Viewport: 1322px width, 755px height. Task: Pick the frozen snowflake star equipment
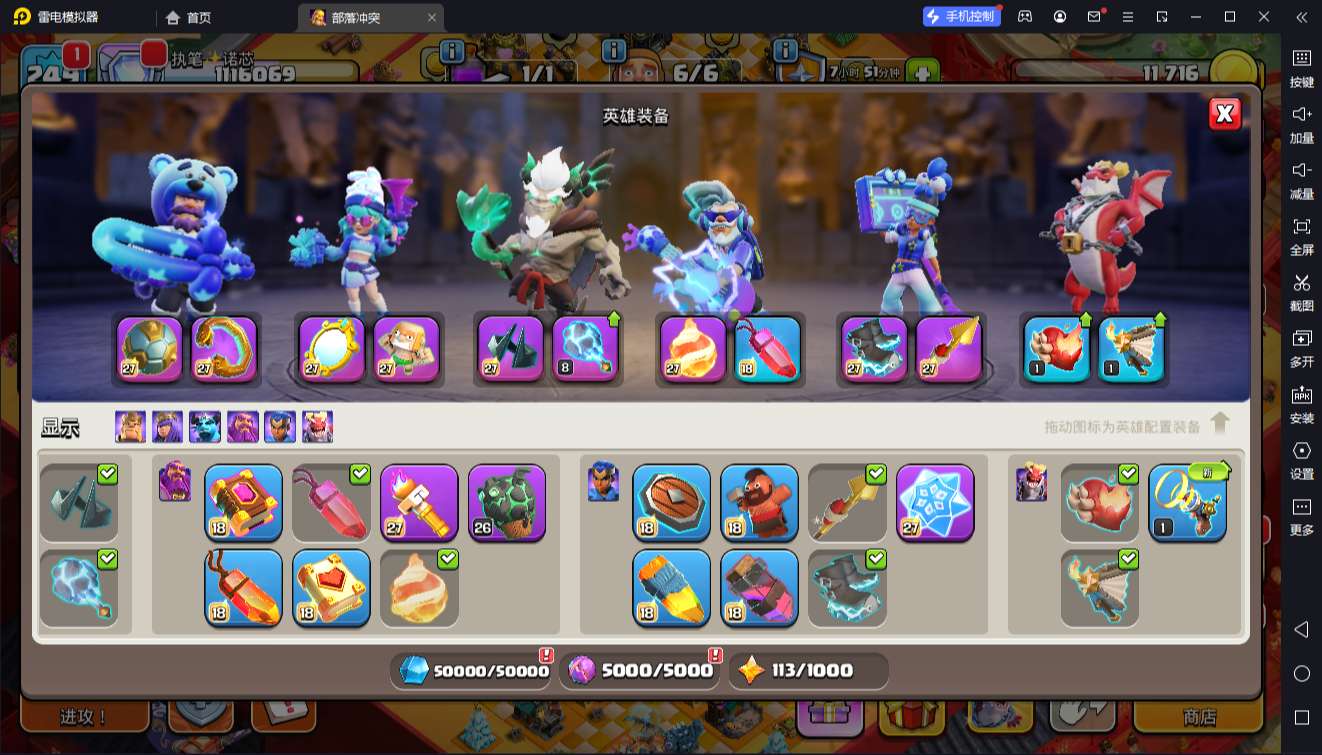tap(935, 503)
